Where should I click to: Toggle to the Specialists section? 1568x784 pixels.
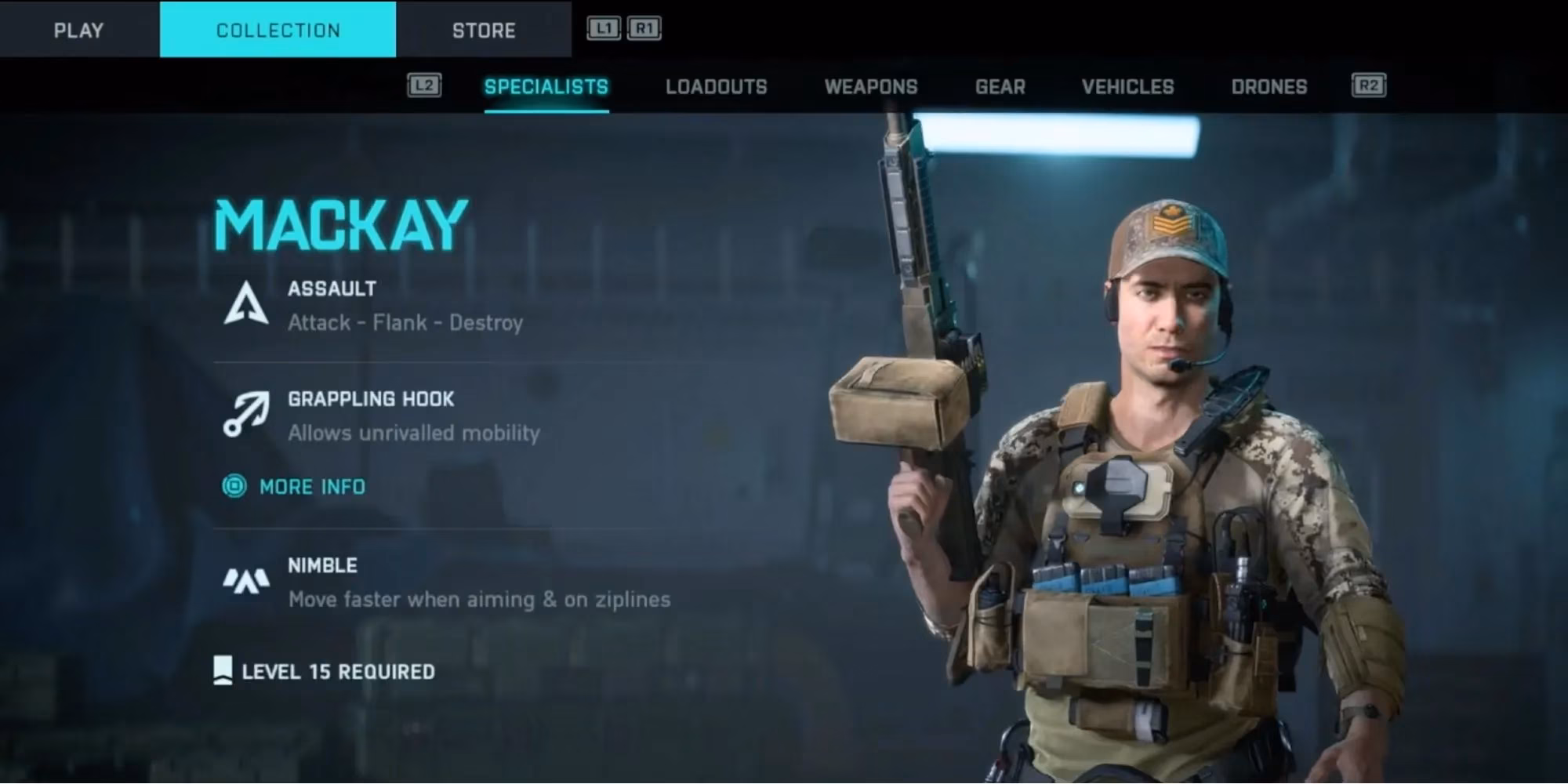(x=546, y=87)
